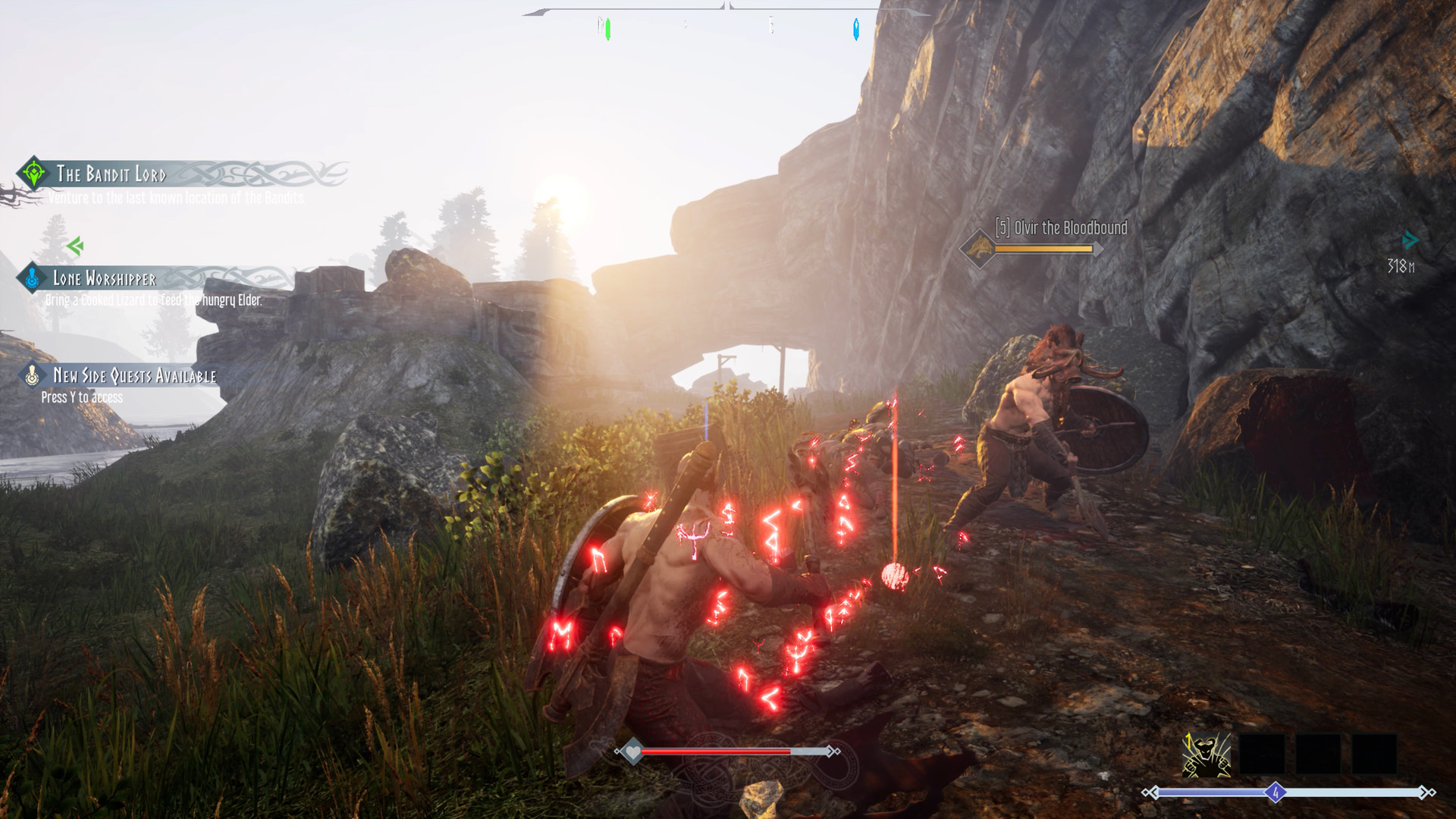Screen dimensions: 1456x819
Task: Click the New Side Quests notification icon
Action: coord(31,374)
